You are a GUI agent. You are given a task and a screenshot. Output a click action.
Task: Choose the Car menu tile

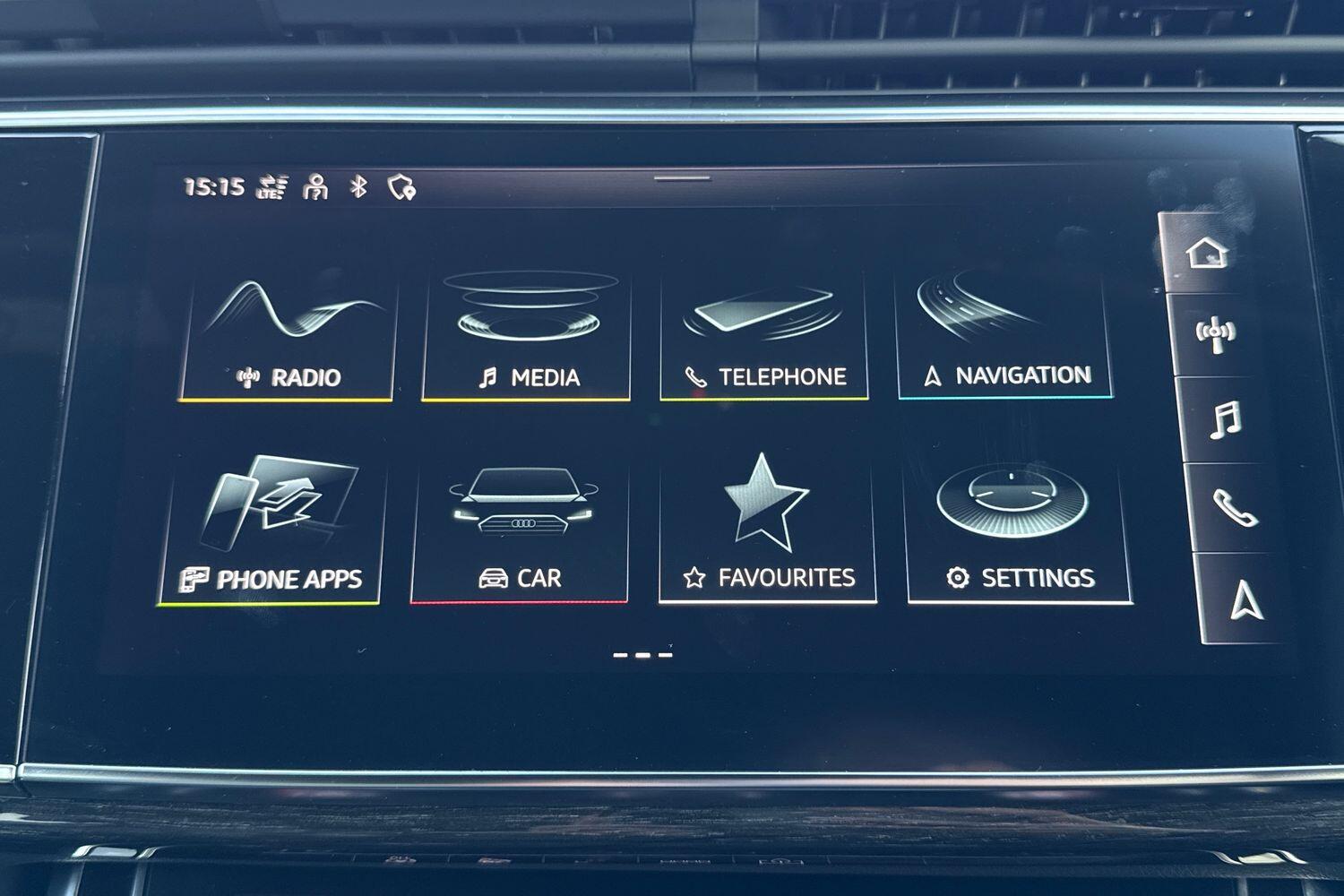(521, 529)
